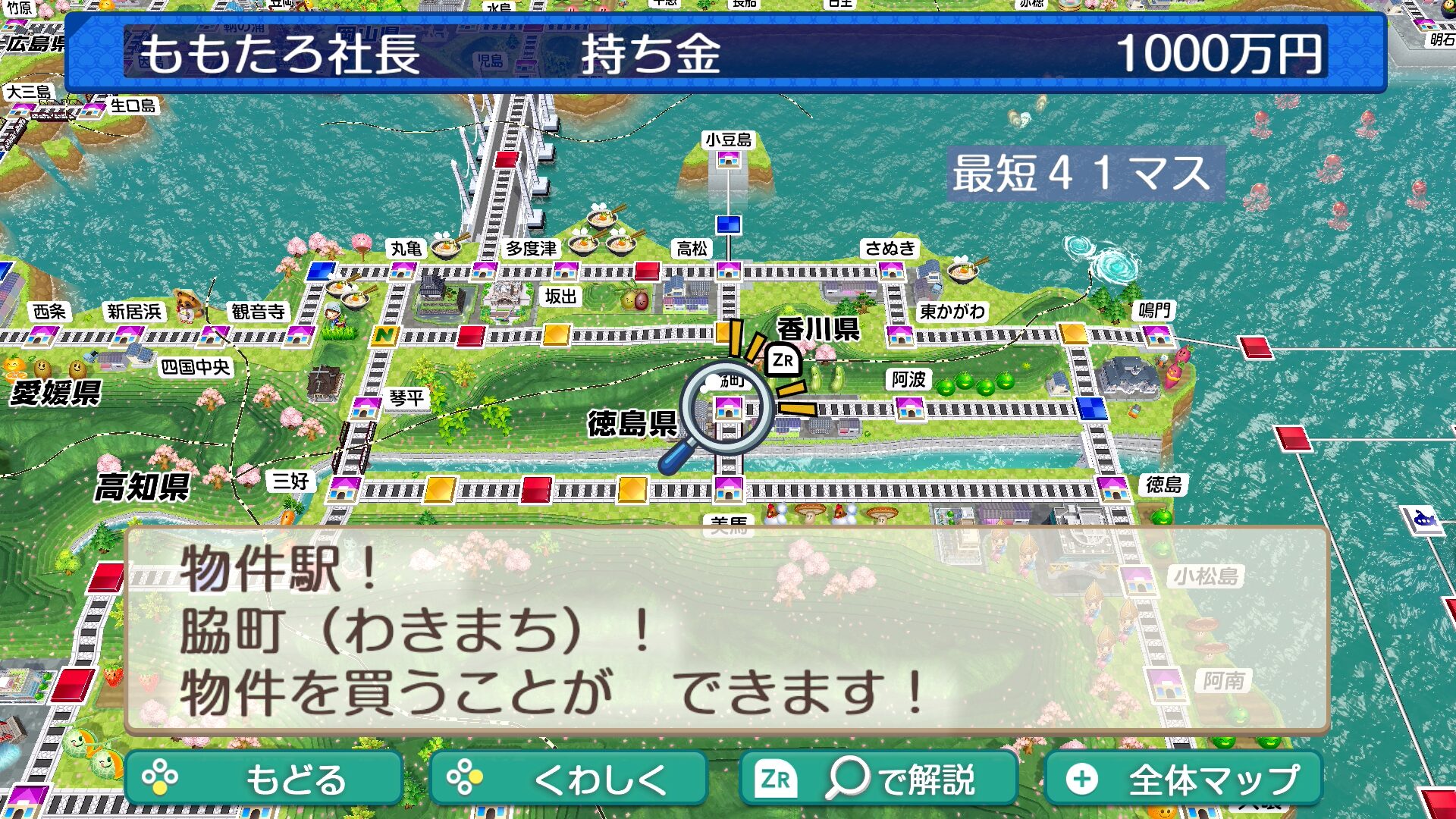
Task: Select the 丸亀 station tile
Action: [403, 270]
